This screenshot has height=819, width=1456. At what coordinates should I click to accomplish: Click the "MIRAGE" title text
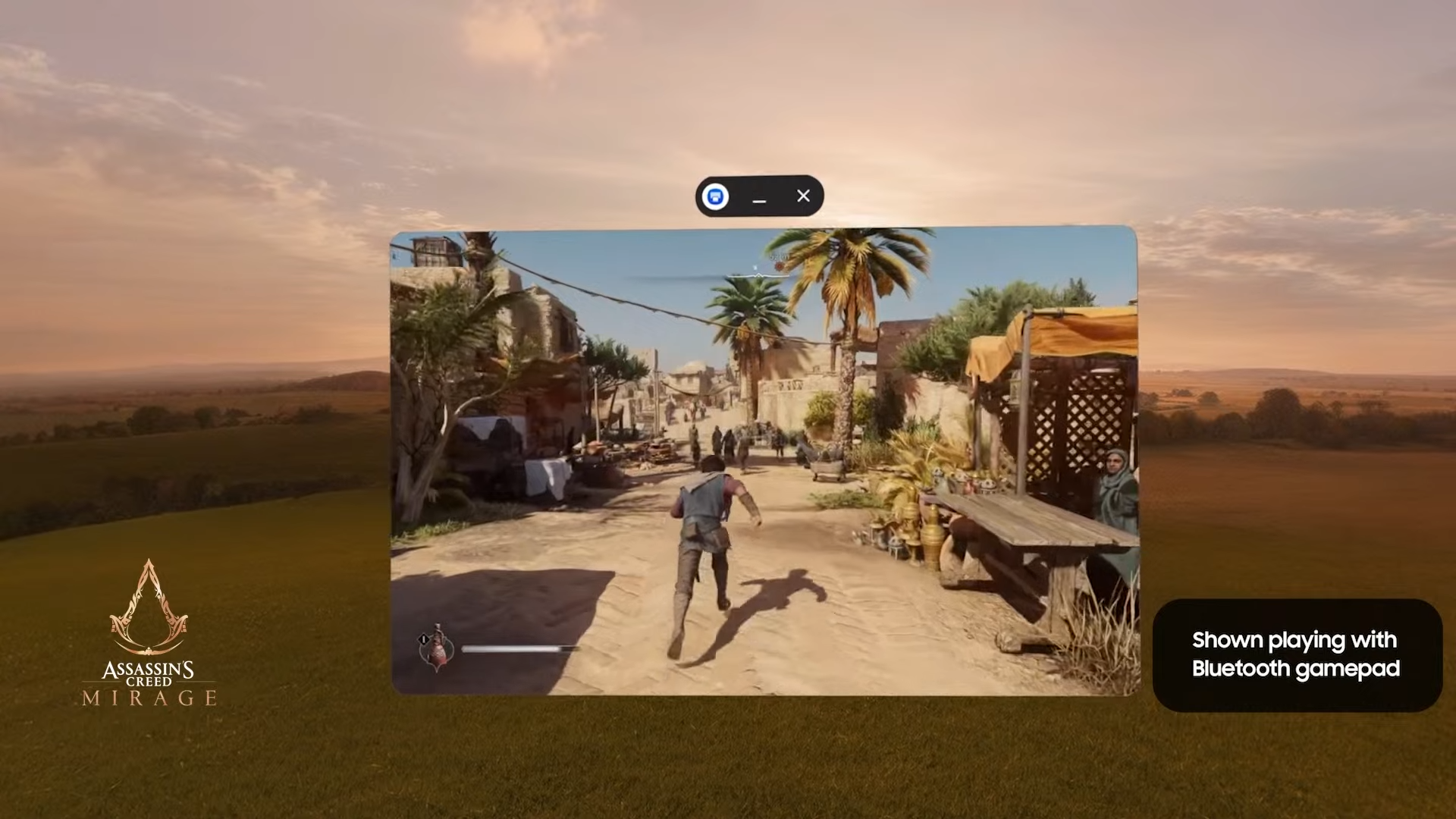click(149, 698)
